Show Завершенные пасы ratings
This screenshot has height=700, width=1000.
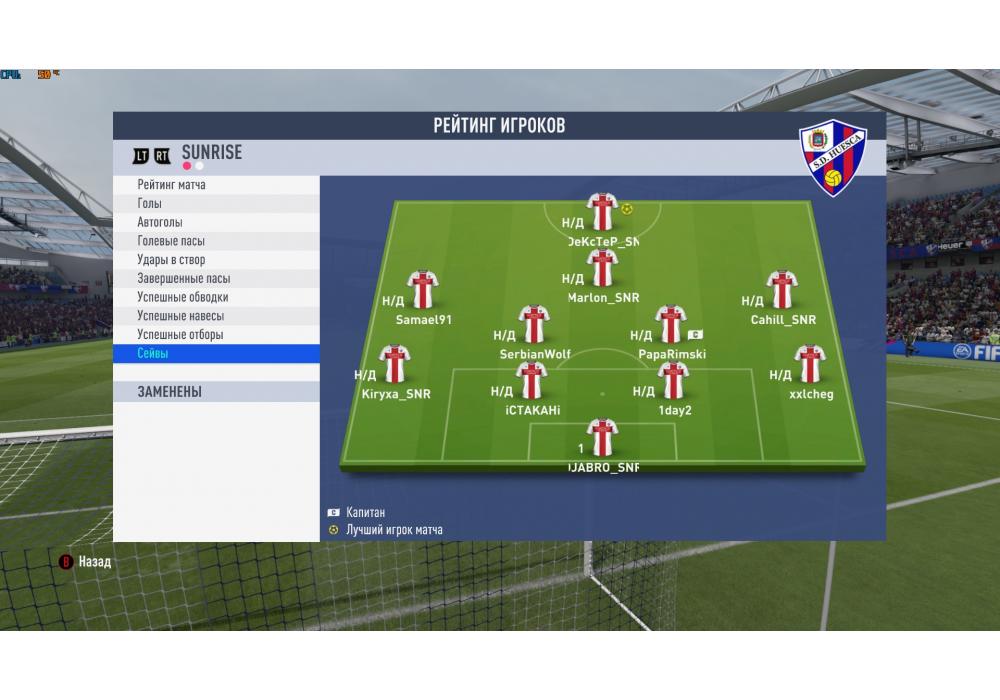click(184, 279)
